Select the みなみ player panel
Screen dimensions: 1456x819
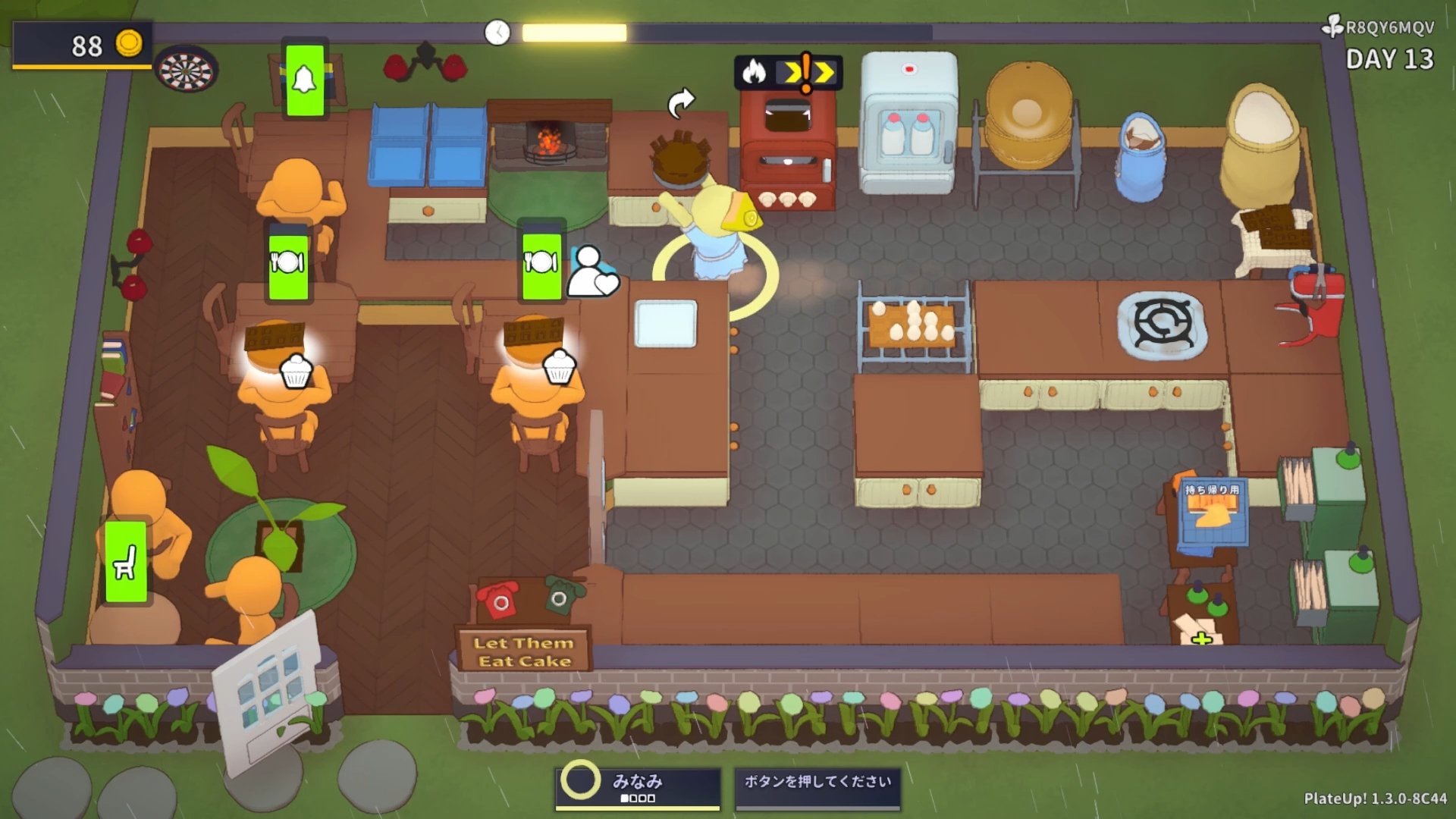tap(638, 787)
